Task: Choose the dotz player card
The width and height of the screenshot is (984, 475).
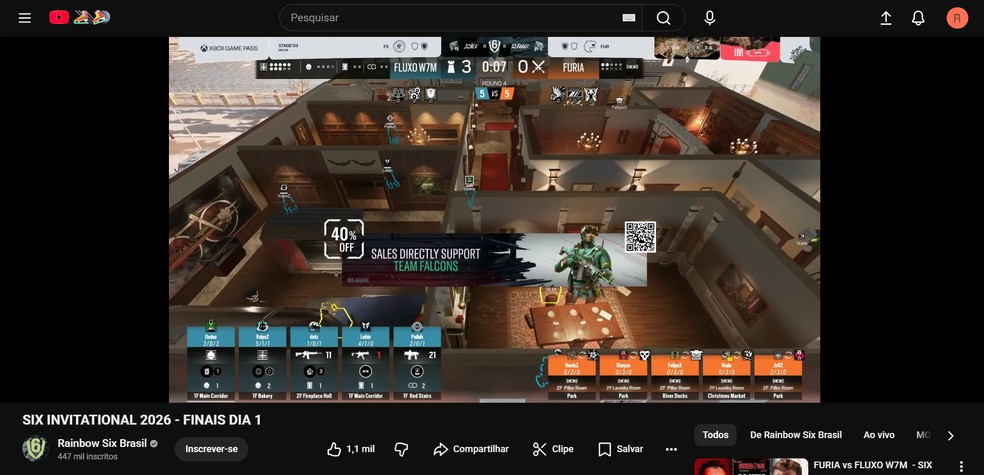Action: (314, 363)
